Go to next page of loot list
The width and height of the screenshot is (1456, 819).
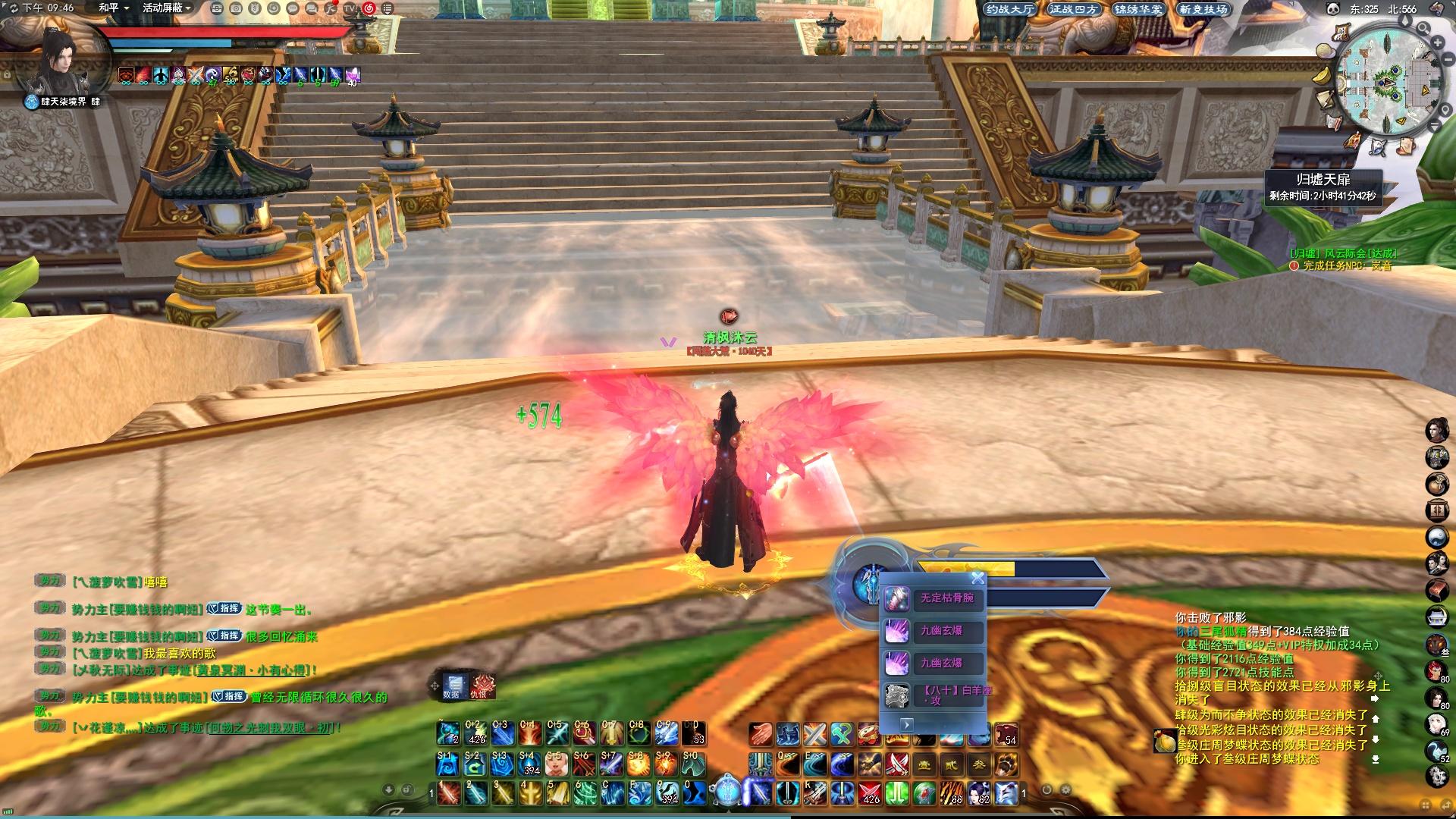pos(906,724)
